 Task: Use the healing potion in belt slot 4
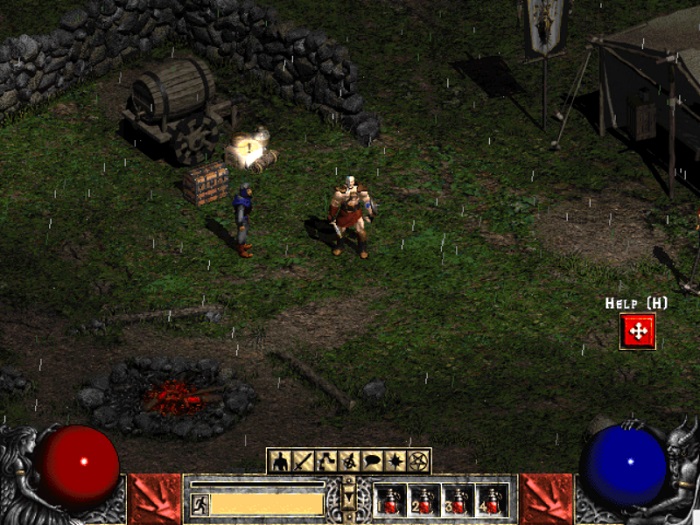[x=491, y=500]
